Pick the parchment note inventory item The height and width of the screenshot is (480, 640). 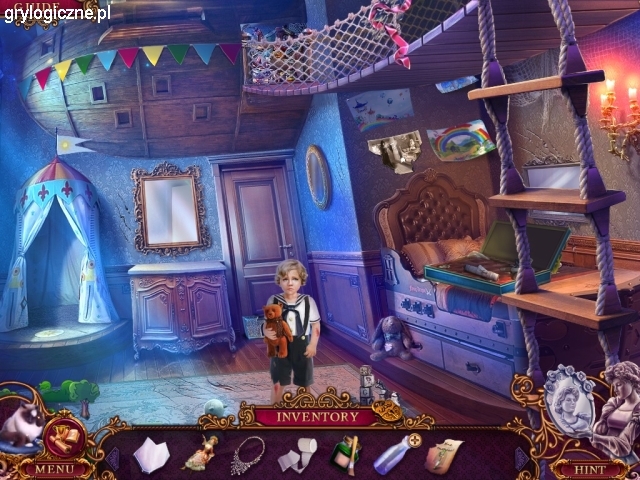pos(443,455)
